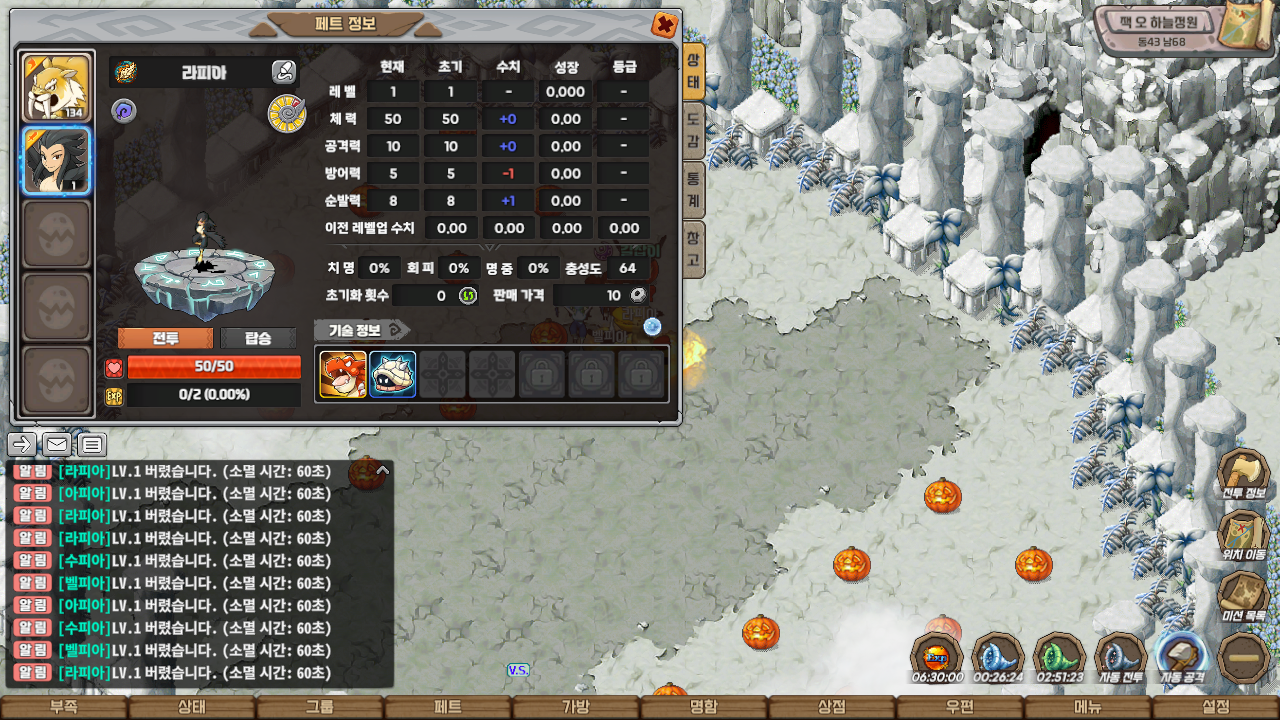Open the 설정 menu
This screenshot has height=720, width=1280.
pyautogui.click(x=1215, y=707)
